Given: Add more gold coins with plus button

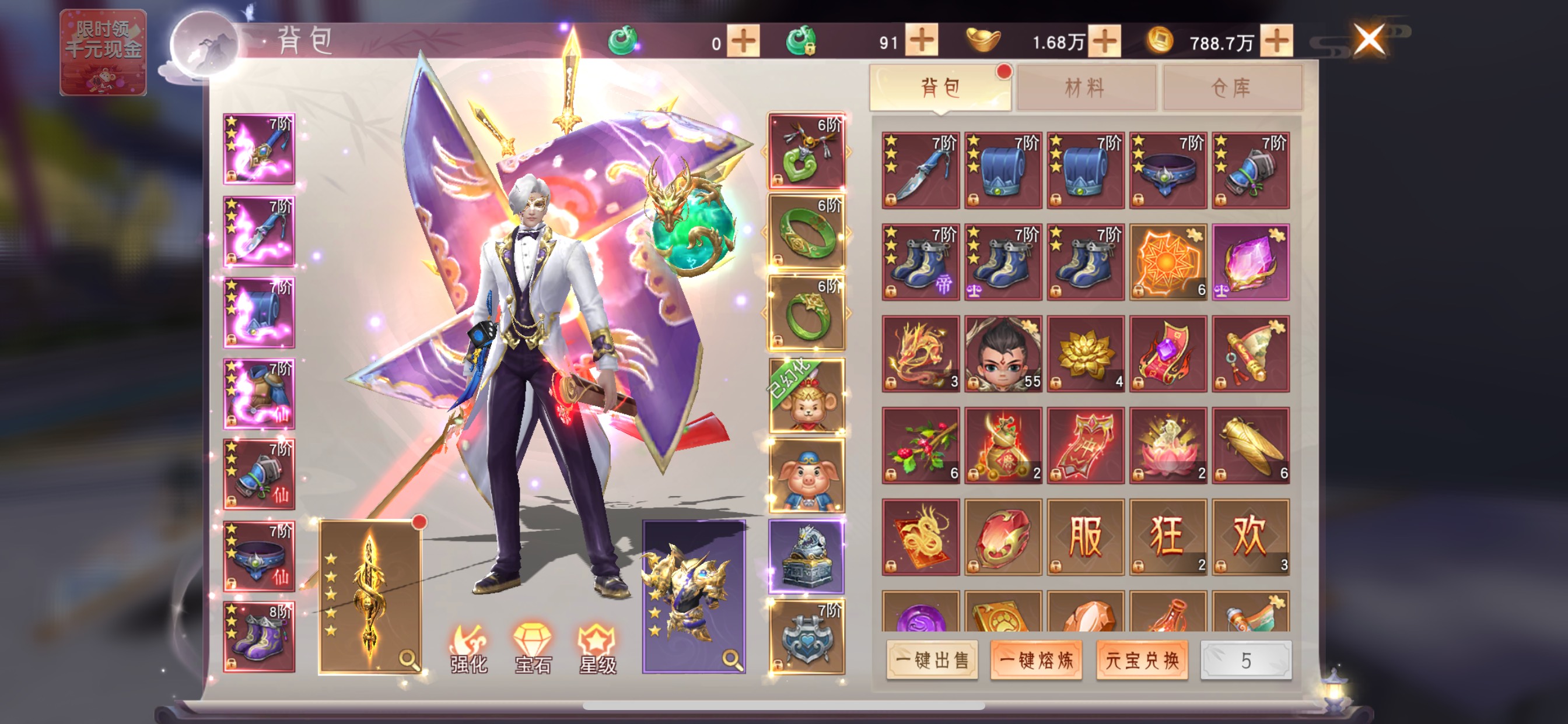Looking at the screenshot, I should click(x=1276, y=41).
